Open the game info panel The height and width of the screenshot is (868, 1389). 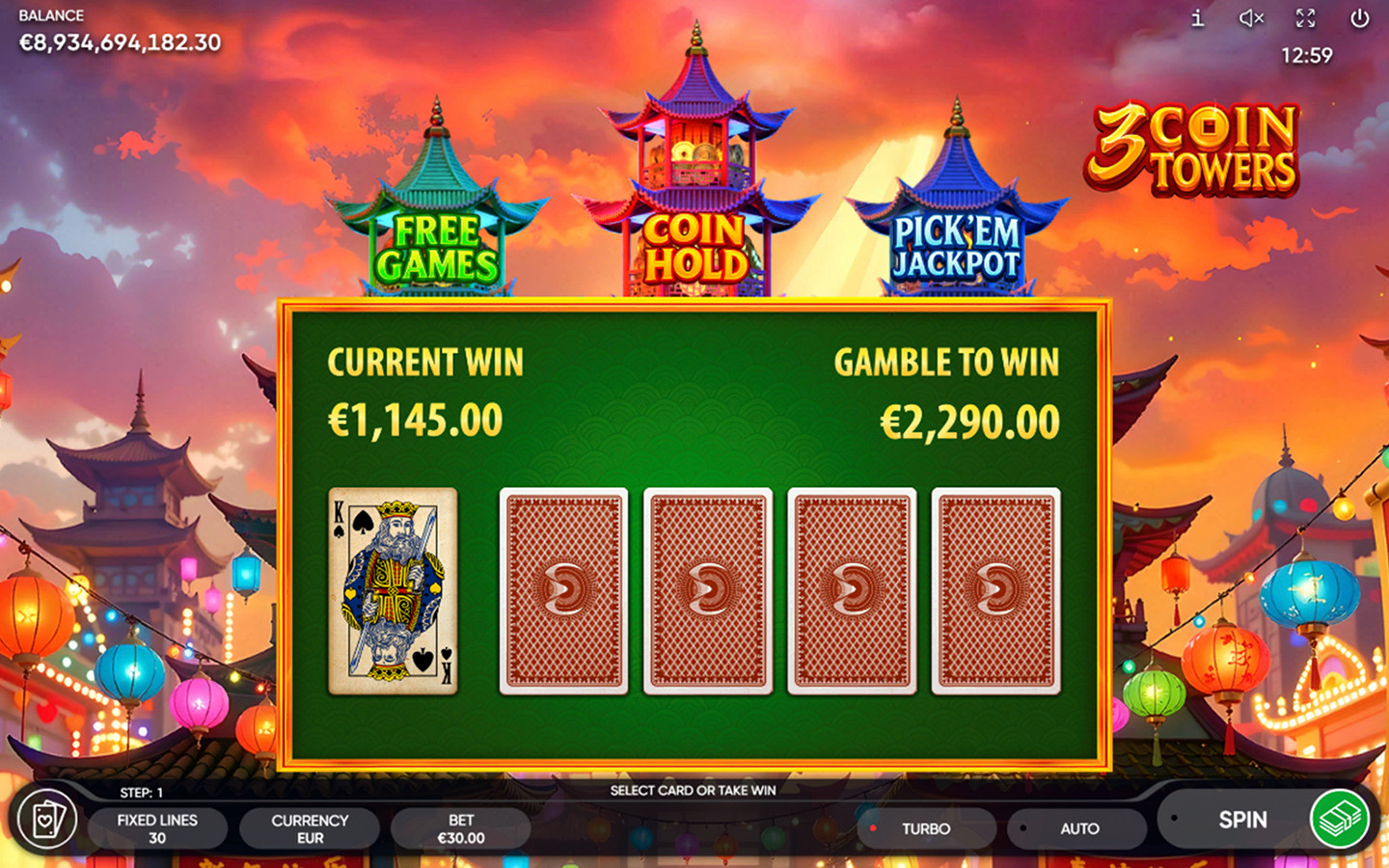tap(1198, 16)
